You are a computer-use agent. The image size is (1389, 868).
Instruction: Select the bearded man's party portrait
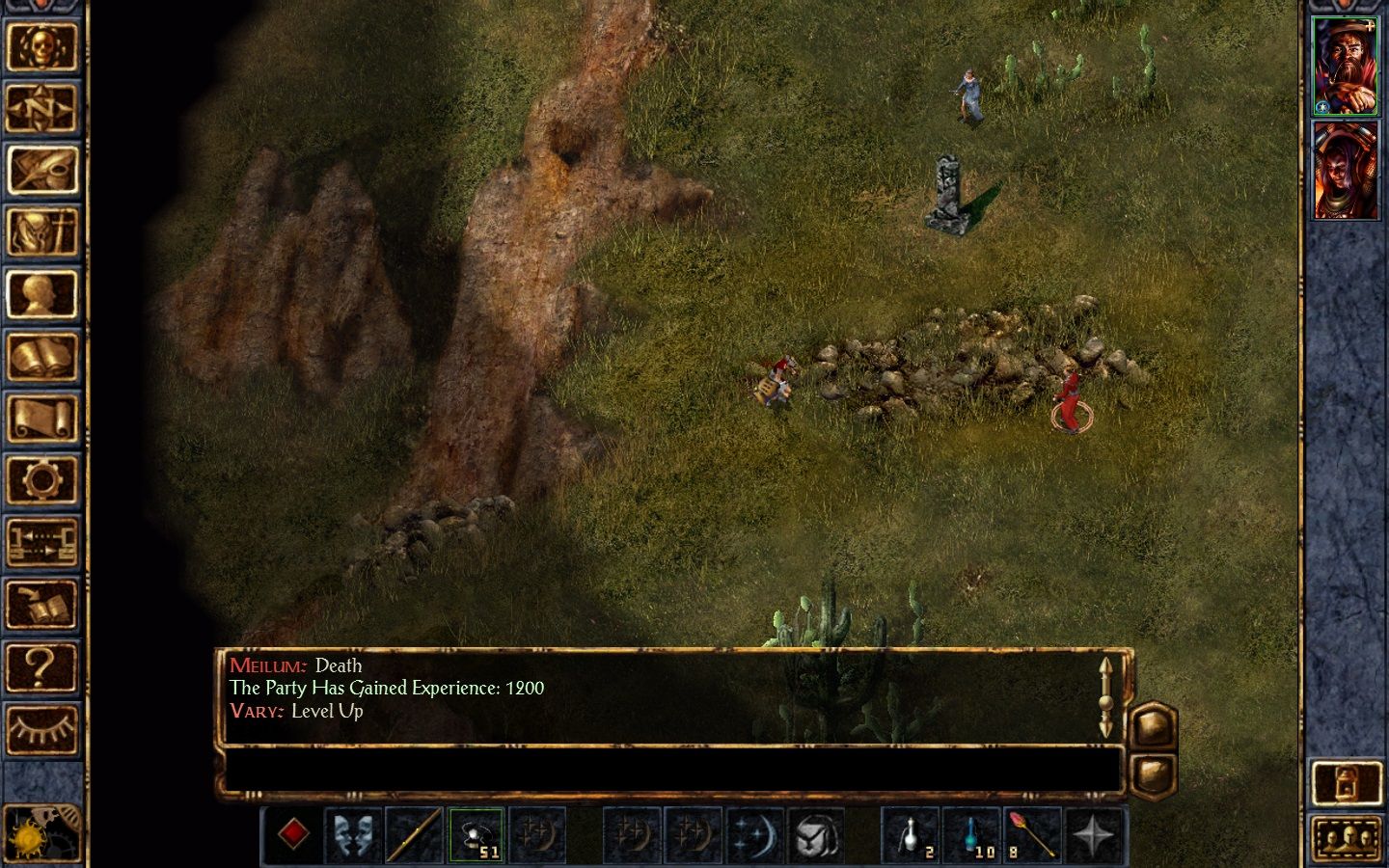pyautogui.click(x=1345, y=66)
